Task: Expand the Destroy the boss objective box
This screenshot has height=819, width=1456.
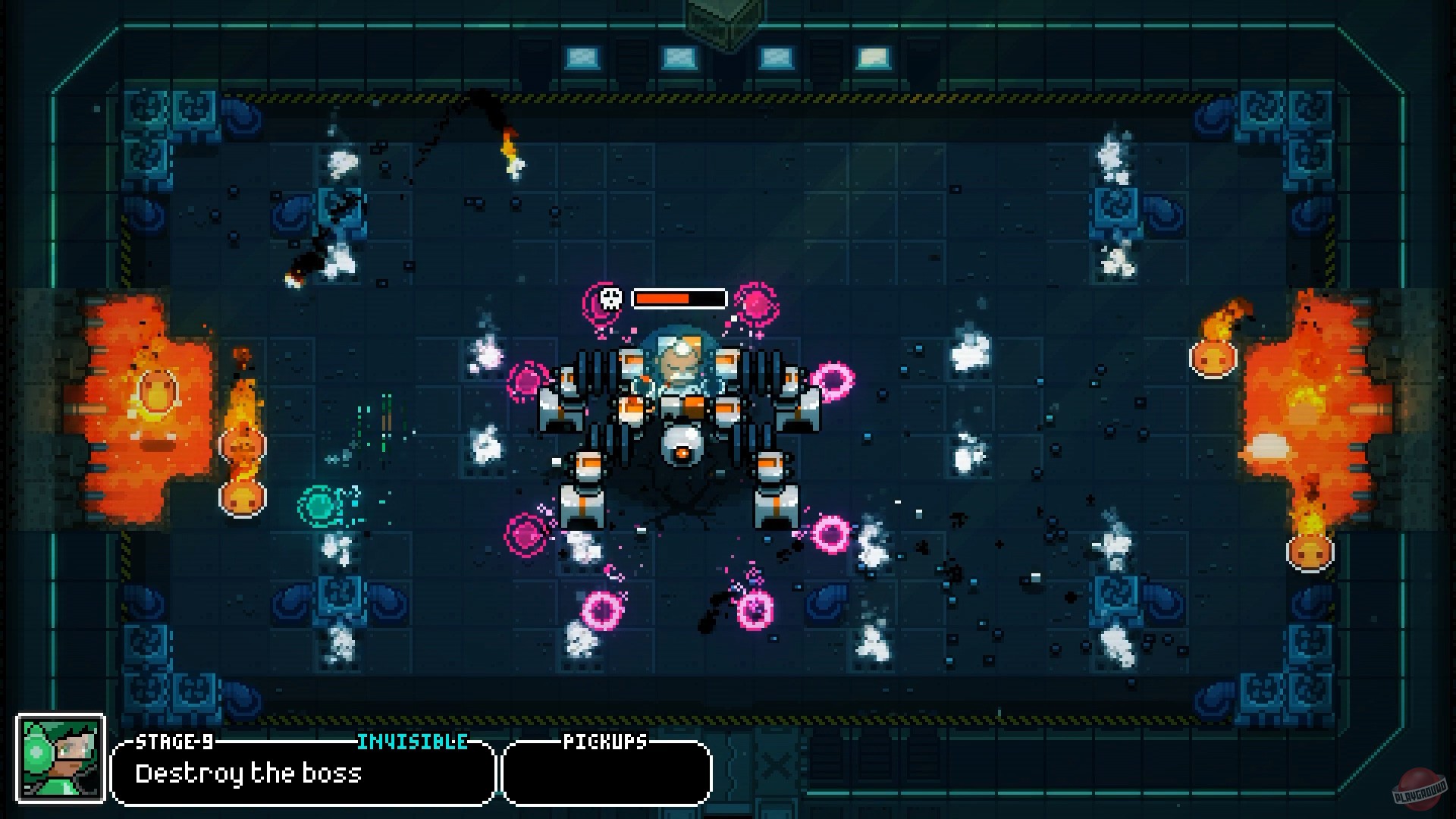Action: point(301,773)
